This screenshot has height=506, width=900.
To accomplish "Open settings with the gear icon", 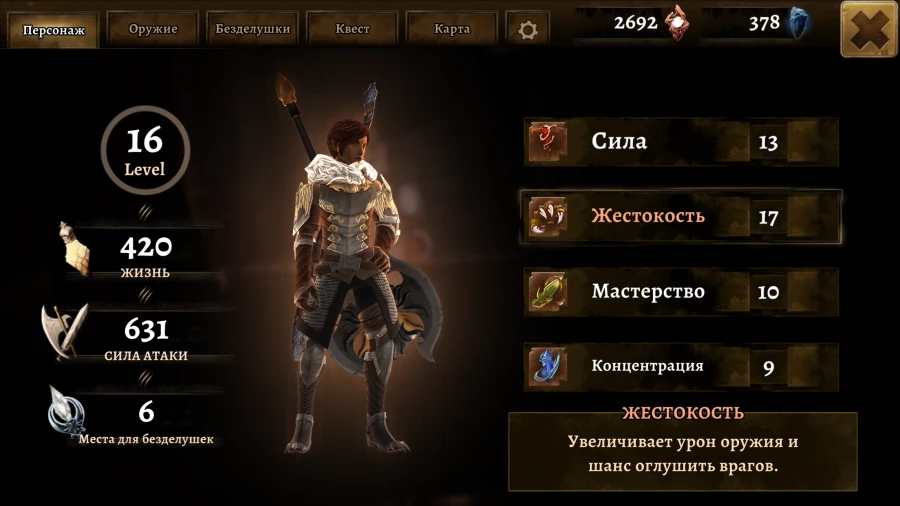I will (x=528, y=30).
